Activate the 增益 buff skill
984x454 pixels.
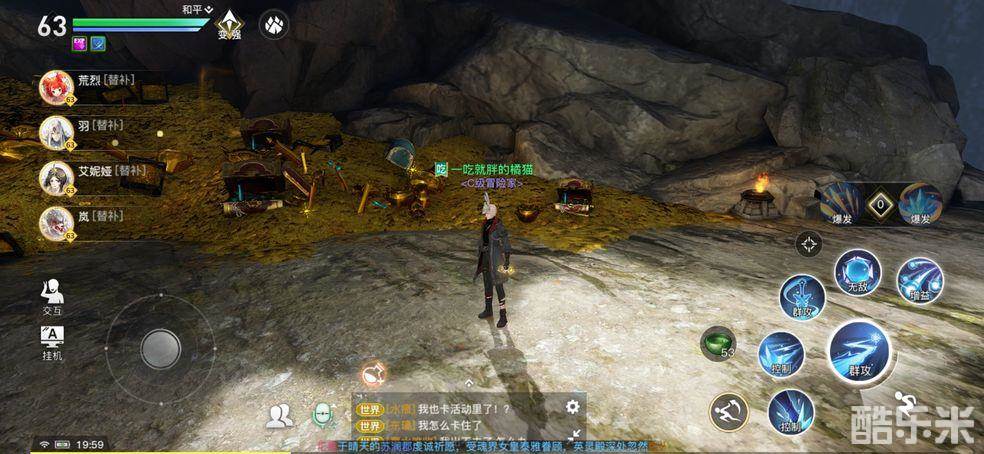click(919, 281)
